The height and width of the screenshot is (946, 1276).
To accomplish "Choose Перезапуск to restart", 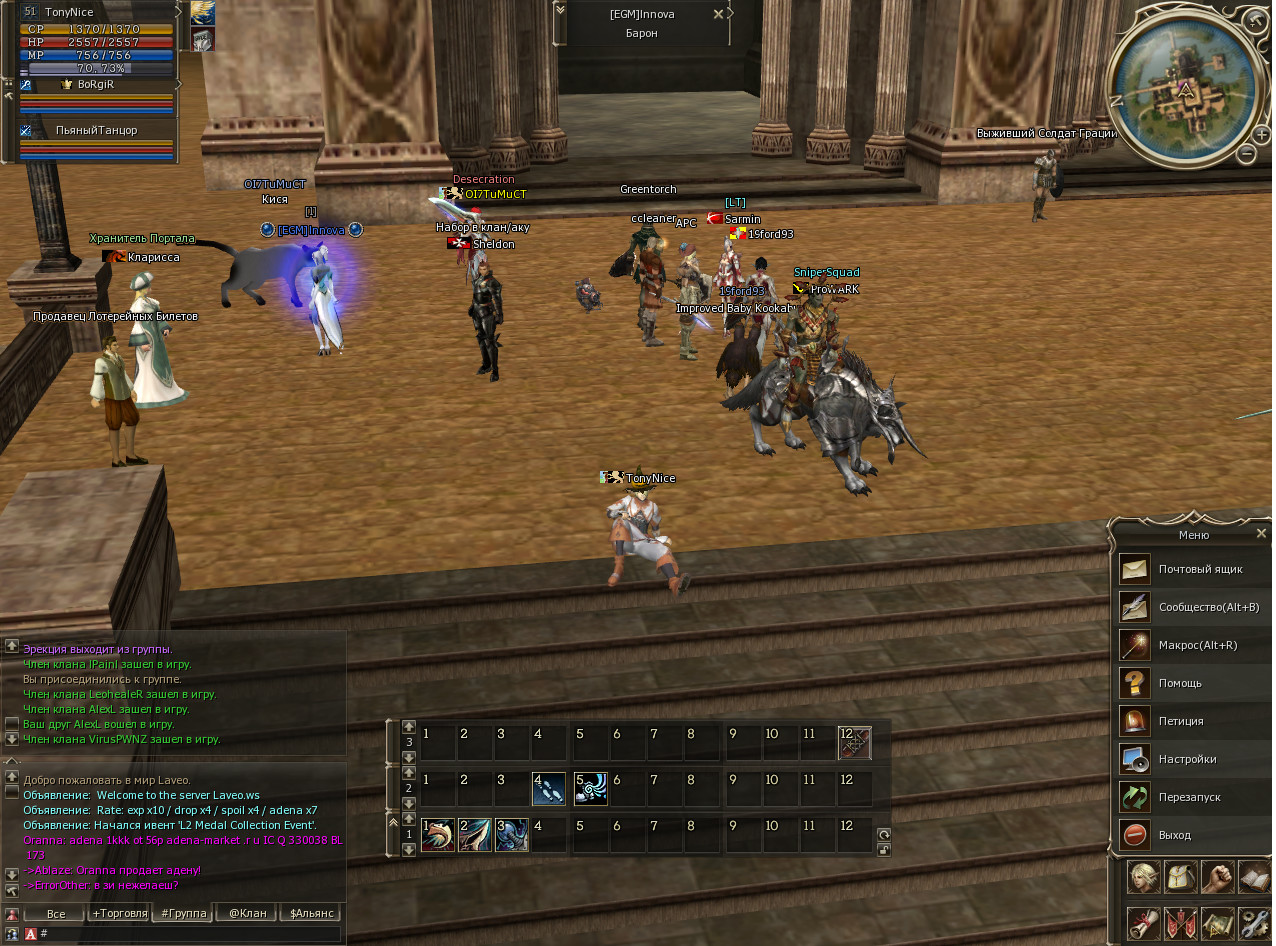I will 1190,797.
